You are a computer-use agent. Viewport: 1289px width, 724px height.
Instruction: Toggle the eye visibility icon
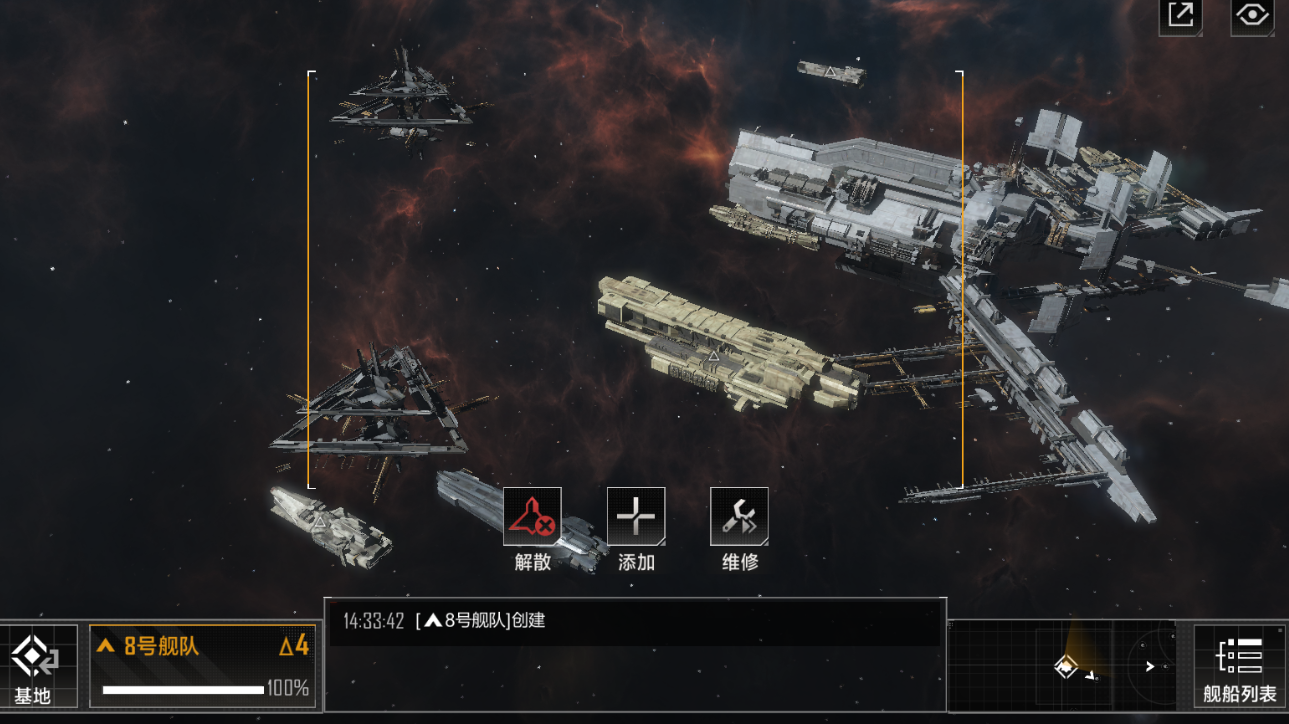coord(1252,16)
